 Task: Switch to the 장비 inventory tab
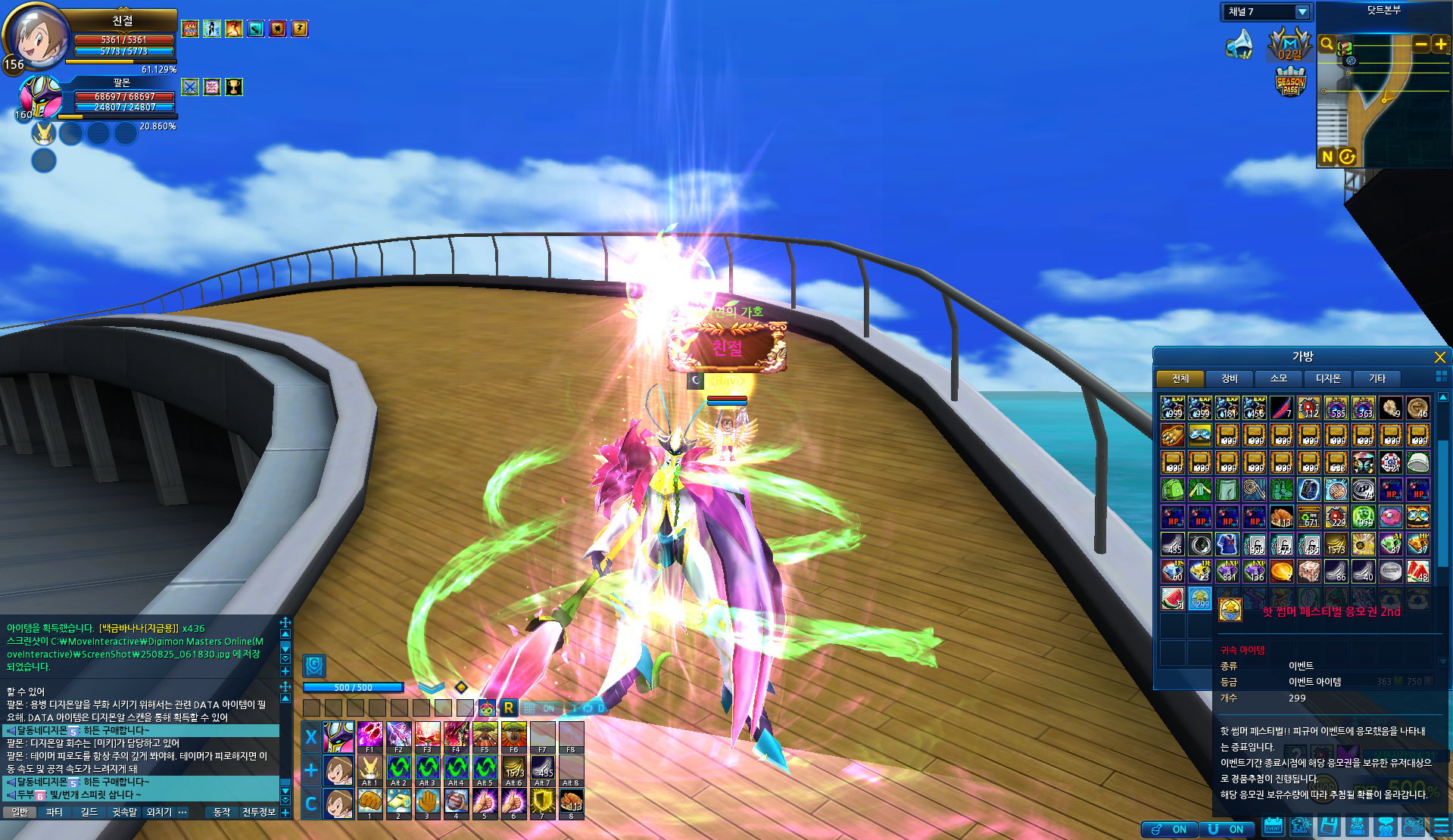1229,378
